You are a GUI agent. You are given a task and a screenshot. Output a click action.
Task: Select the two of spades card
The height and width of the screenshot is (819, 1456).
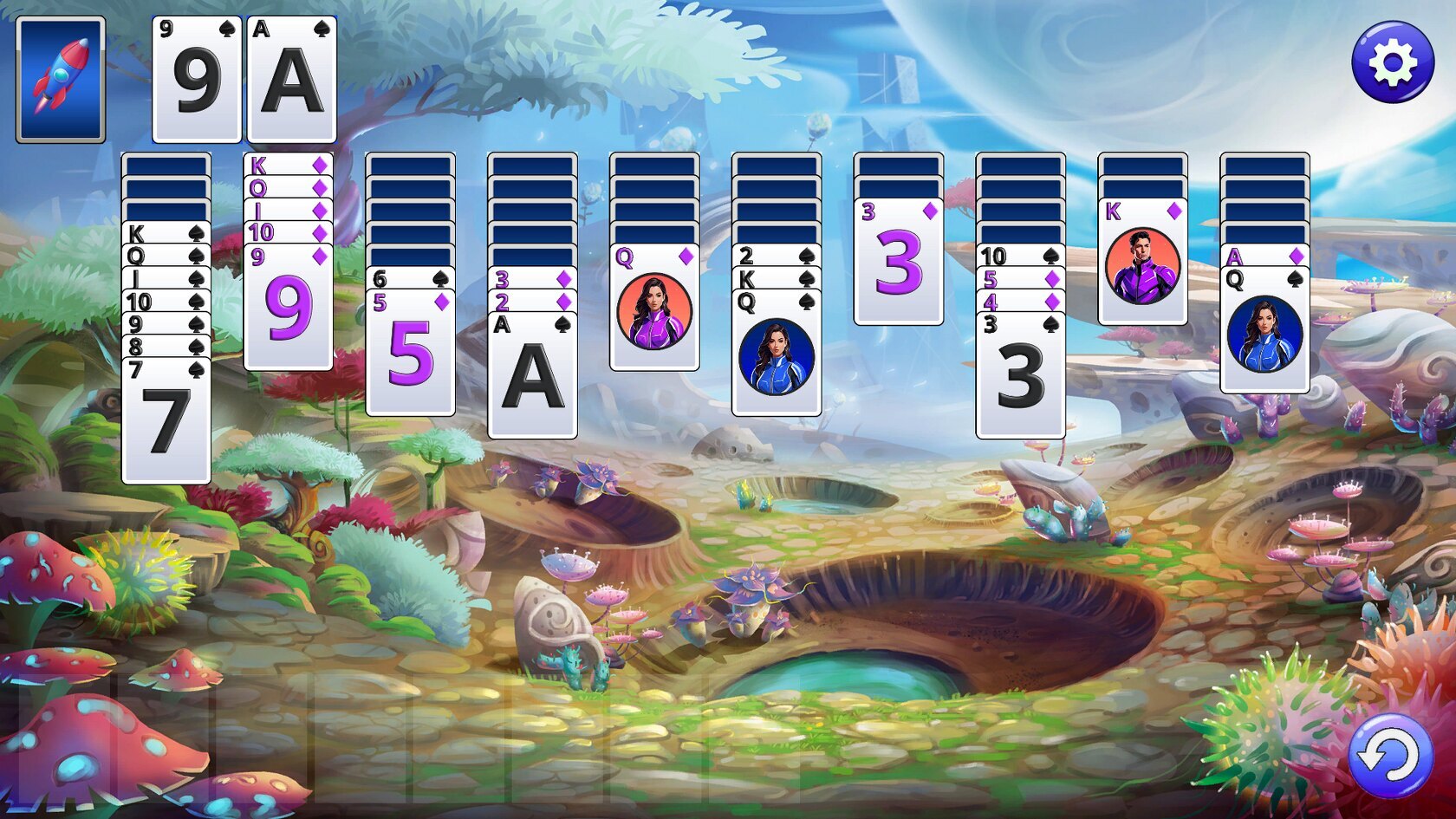(776, 256)
